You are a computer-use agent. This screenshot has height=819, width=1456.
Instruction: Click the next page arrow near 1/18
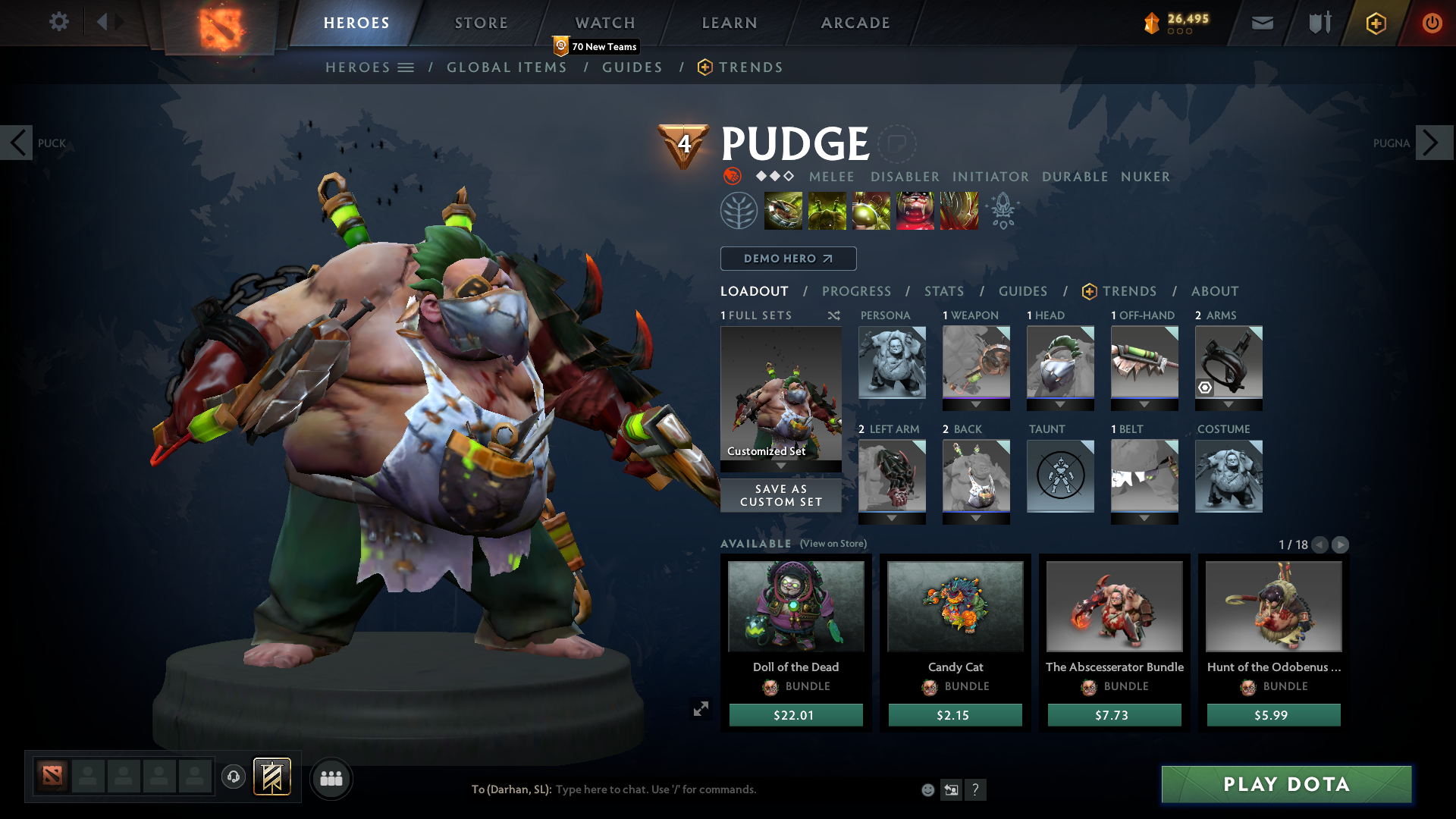click(1341, 544)
